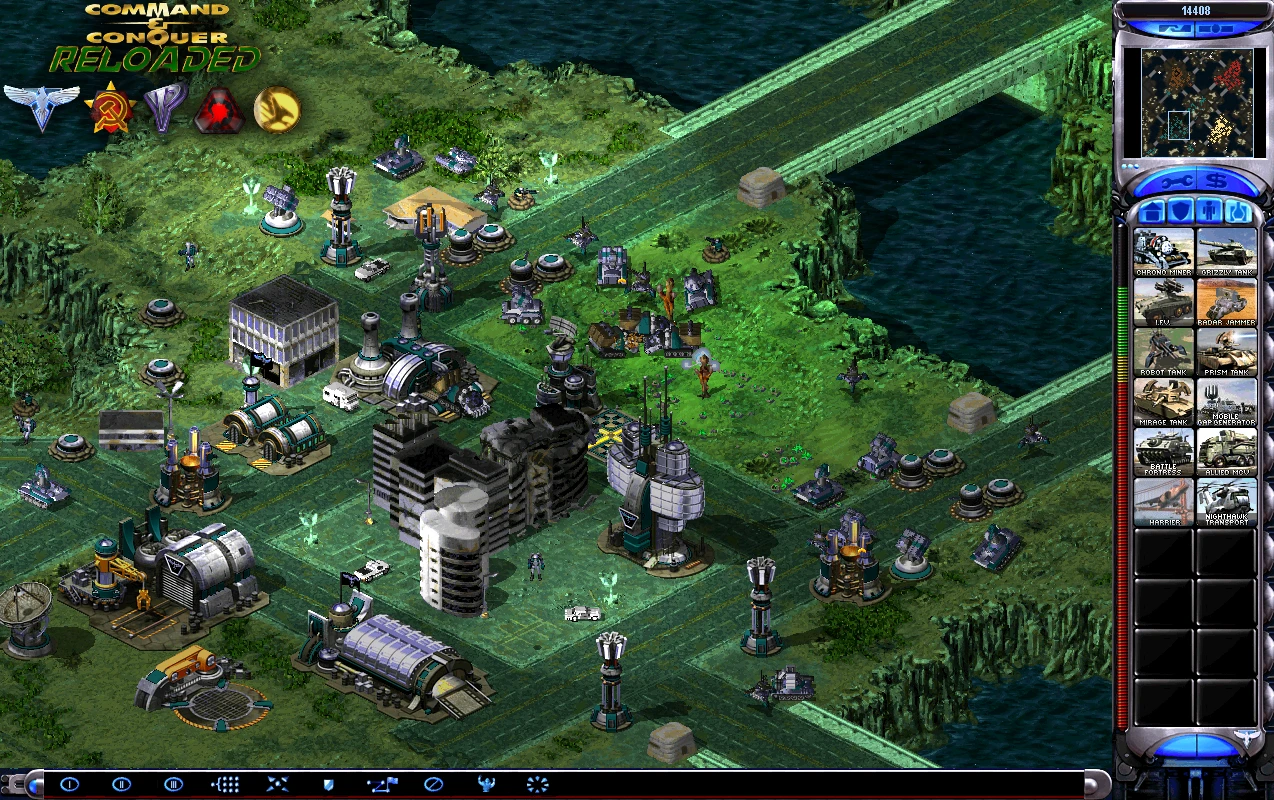Build a Nighthawk Transport
This screenshot has height=800, width=1274.
[x=1227, y=502]
